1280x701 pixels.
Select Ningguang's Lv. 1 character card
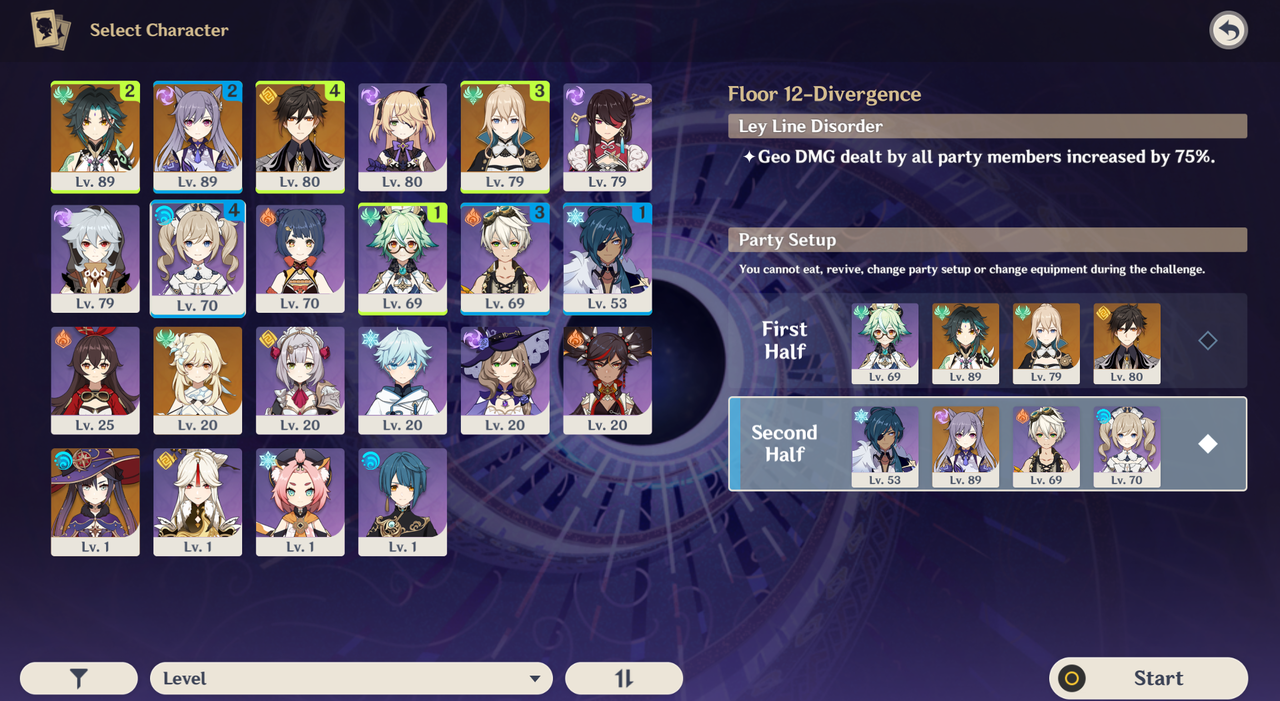click(x=198, y=501)
